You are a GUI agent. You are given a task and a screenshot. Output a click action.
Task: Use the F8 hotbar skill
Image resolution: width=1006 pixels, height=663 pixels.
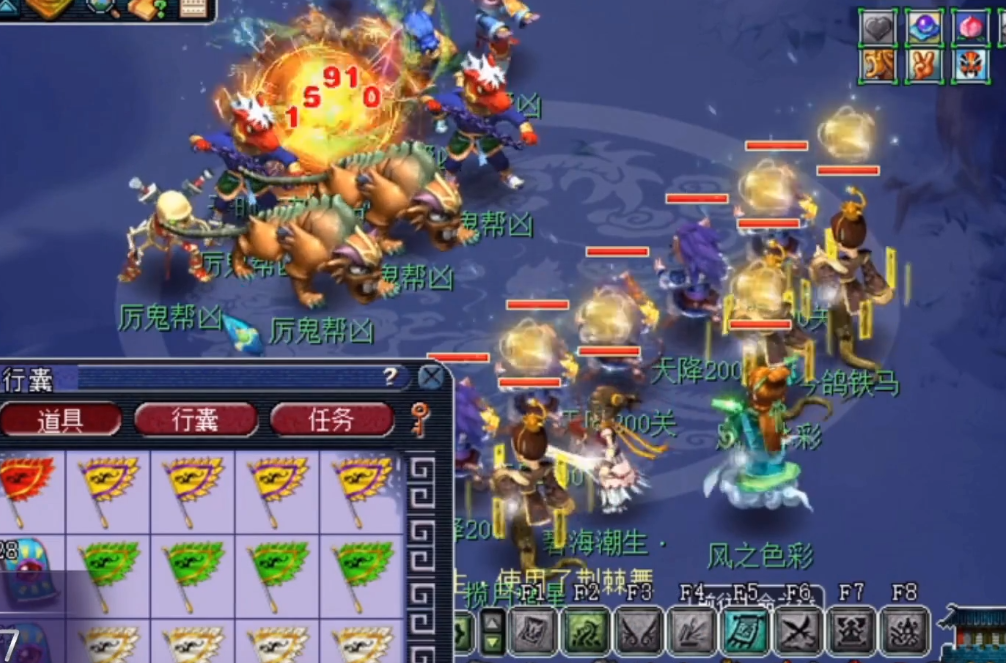[904, 632]
